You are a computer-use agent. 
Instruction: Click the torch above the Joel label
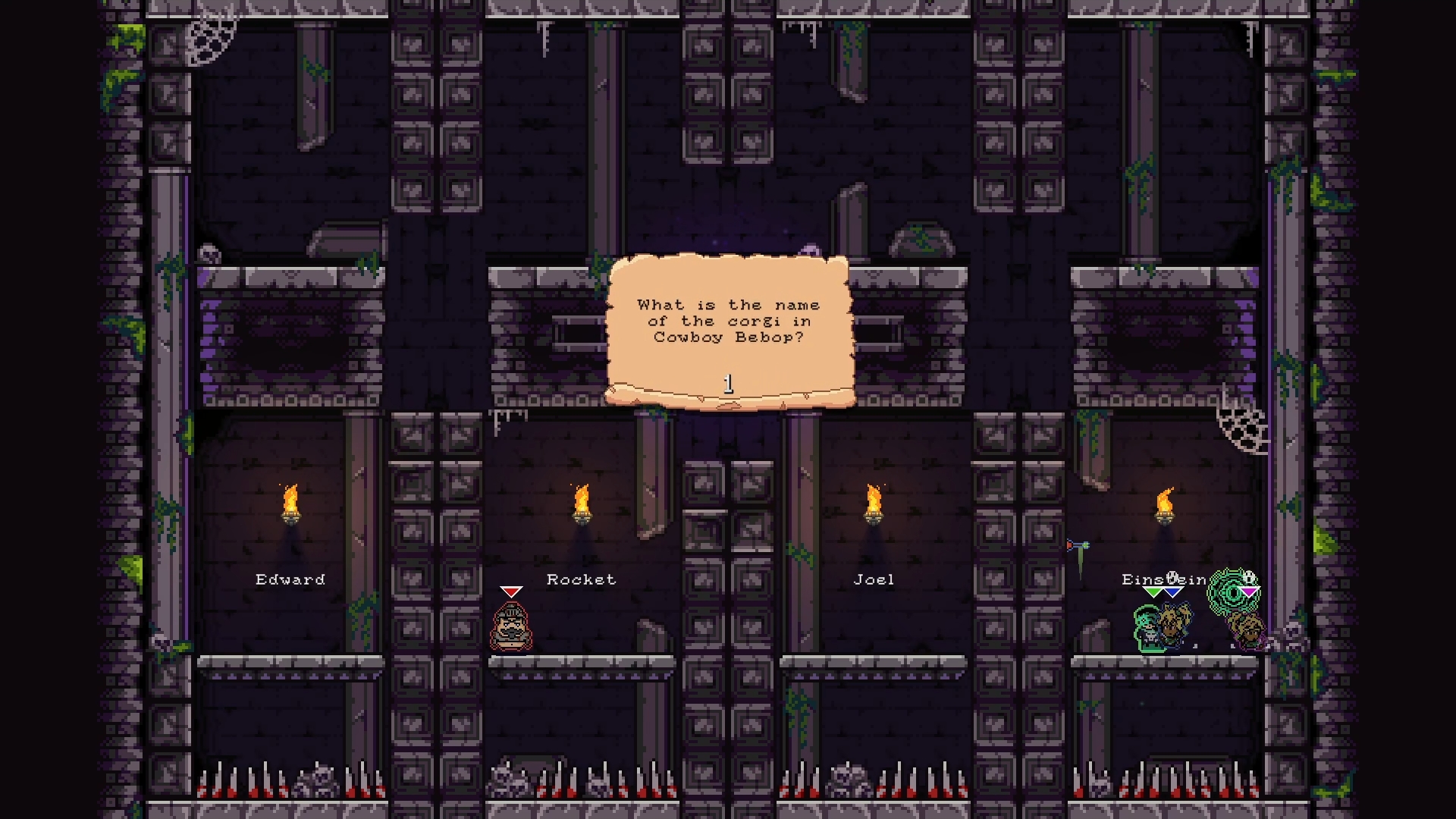873,504
